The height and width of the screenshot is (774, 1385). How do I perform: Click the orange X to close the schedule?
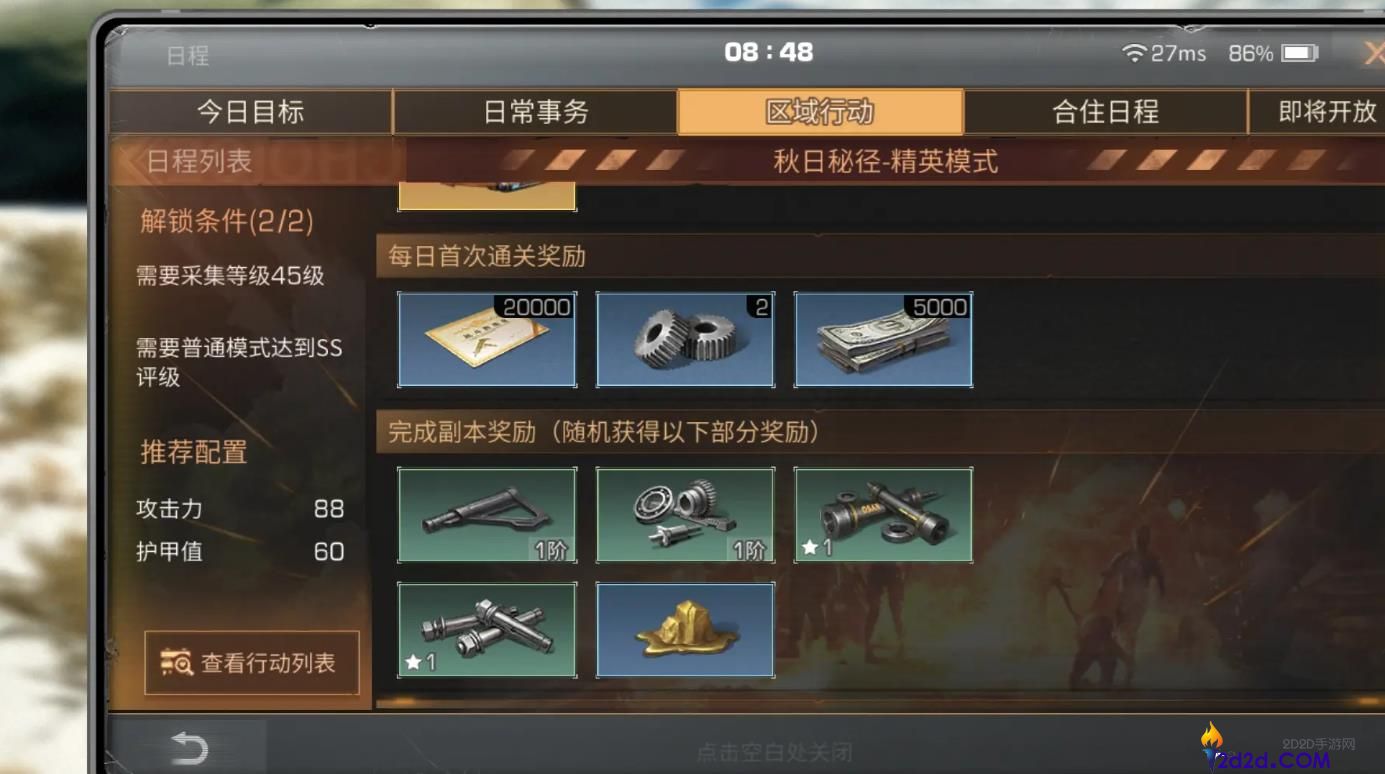click(1375, 53)
